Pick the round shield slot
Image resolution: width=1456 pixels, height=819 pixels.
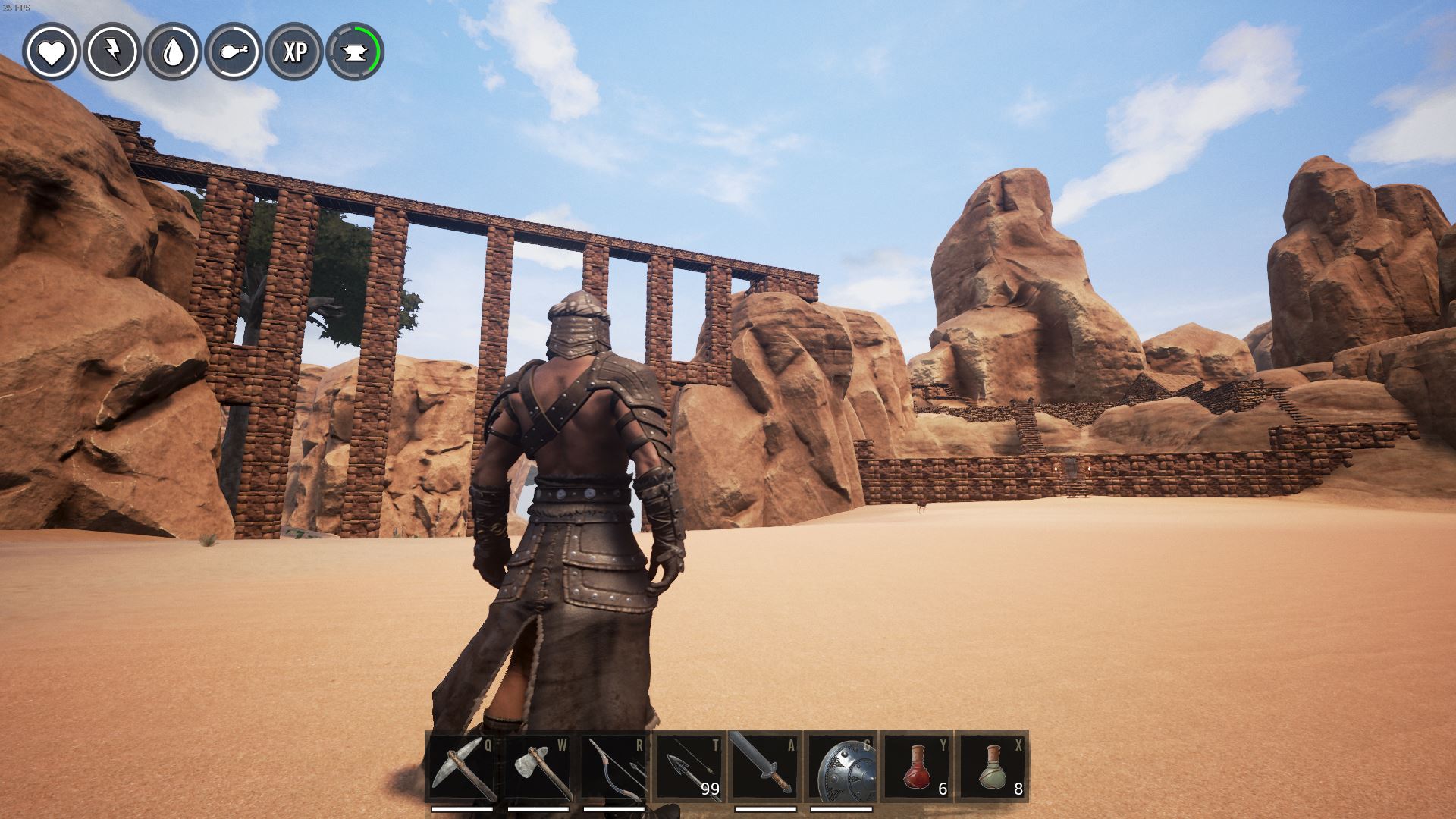(x=841, y=766)
